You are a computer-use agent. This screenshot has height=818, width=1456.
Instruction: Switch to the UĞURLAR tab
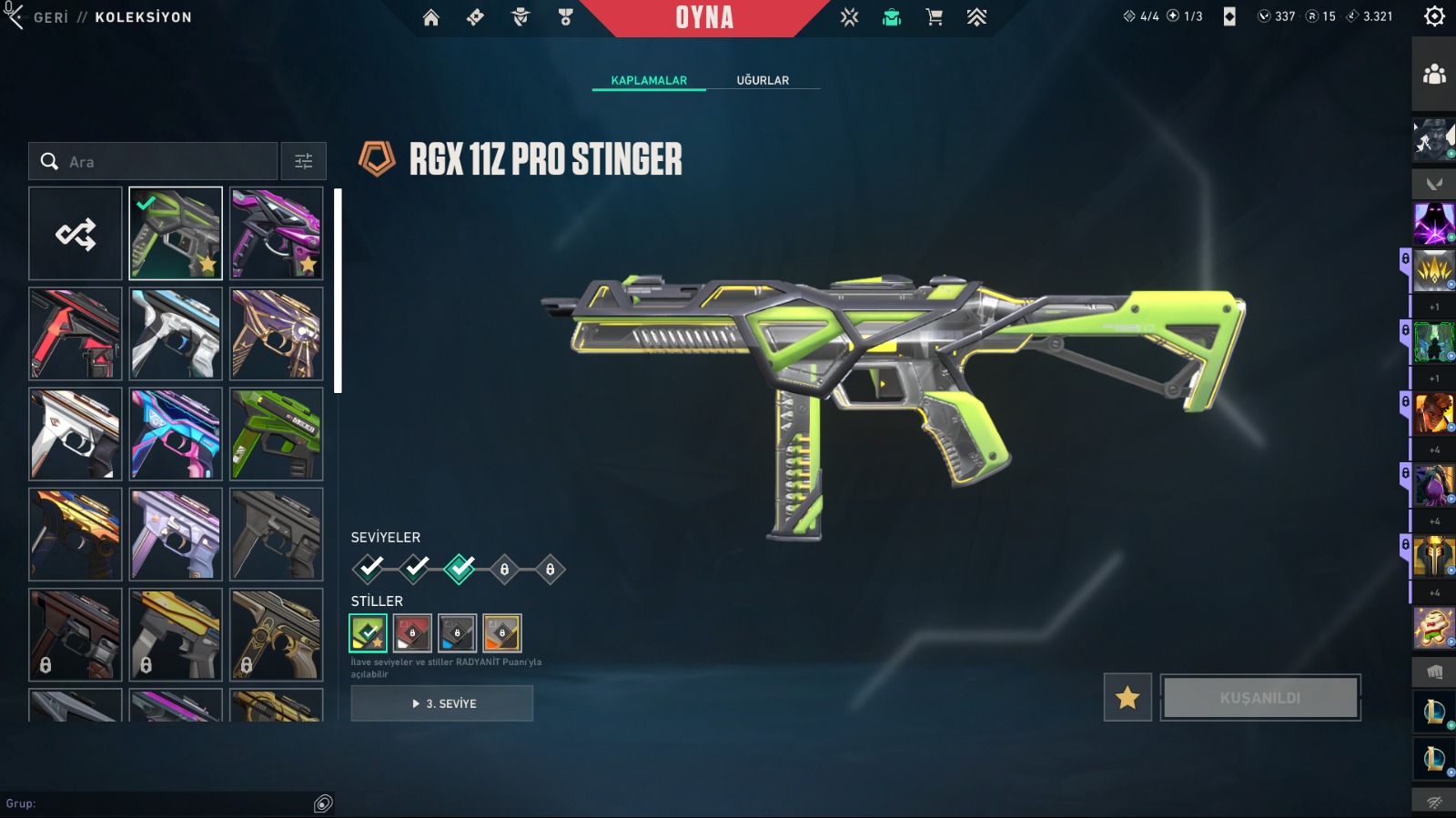[763, 80]
